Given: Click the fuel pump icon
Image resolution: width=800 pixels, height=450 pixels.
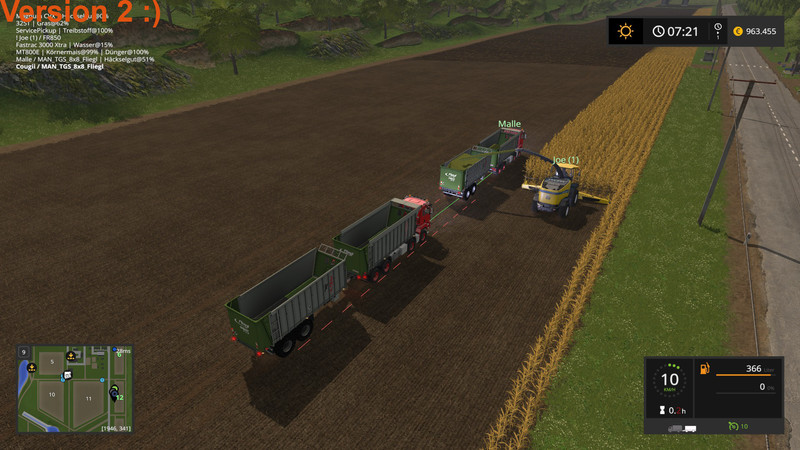Looking at the screenshot, I should [706, 369].
